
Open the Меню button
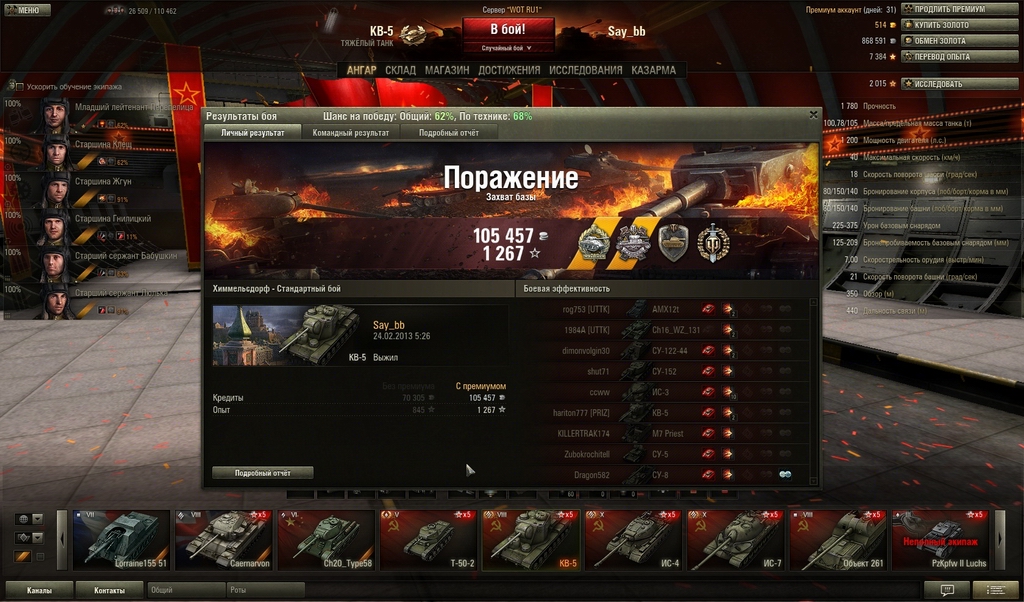pyautogui.click(x=27, y=10)
